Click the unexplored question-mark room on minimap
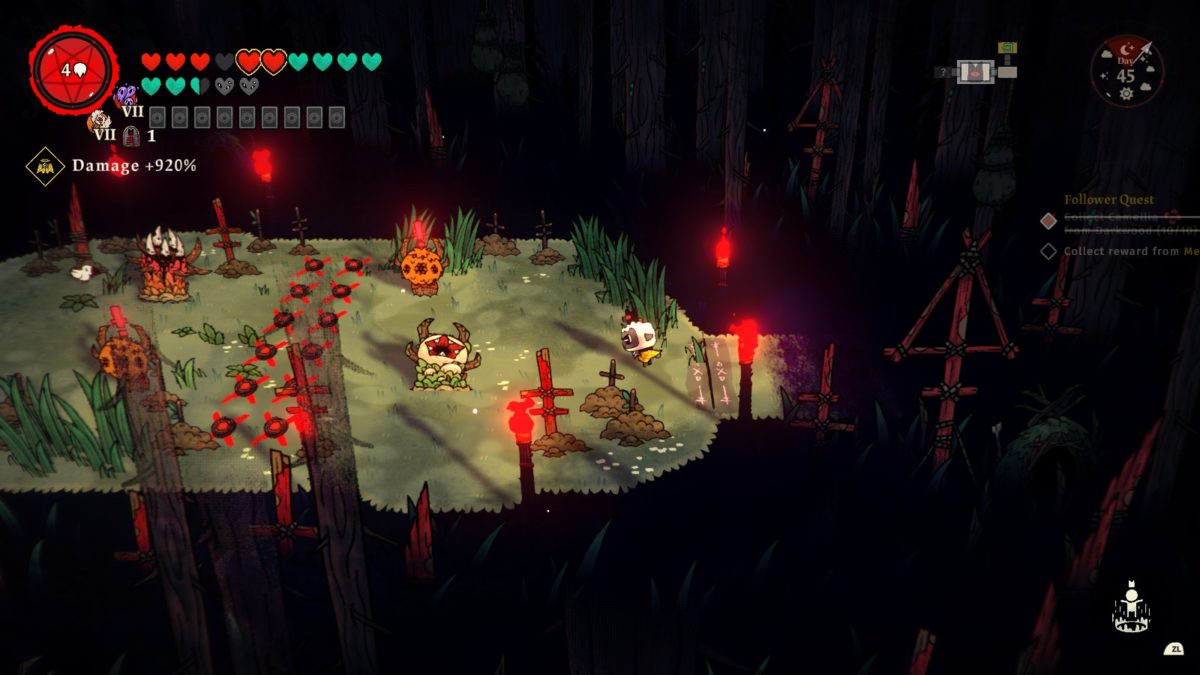Screen dimensions: 1200x675 tap(943, 72)
